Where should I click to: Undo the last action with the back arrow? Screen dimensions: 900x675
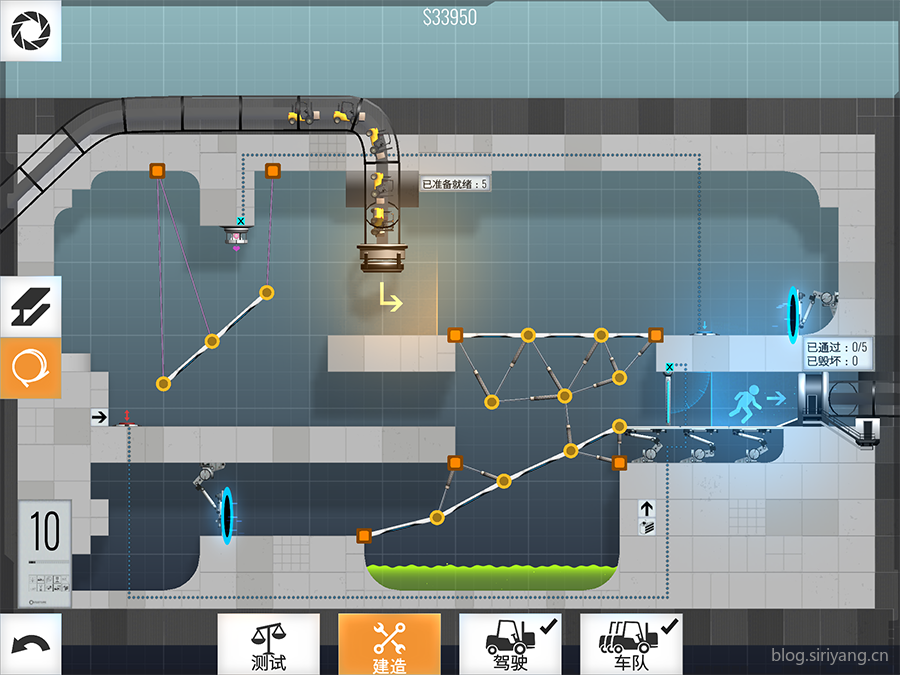[30, 645]
